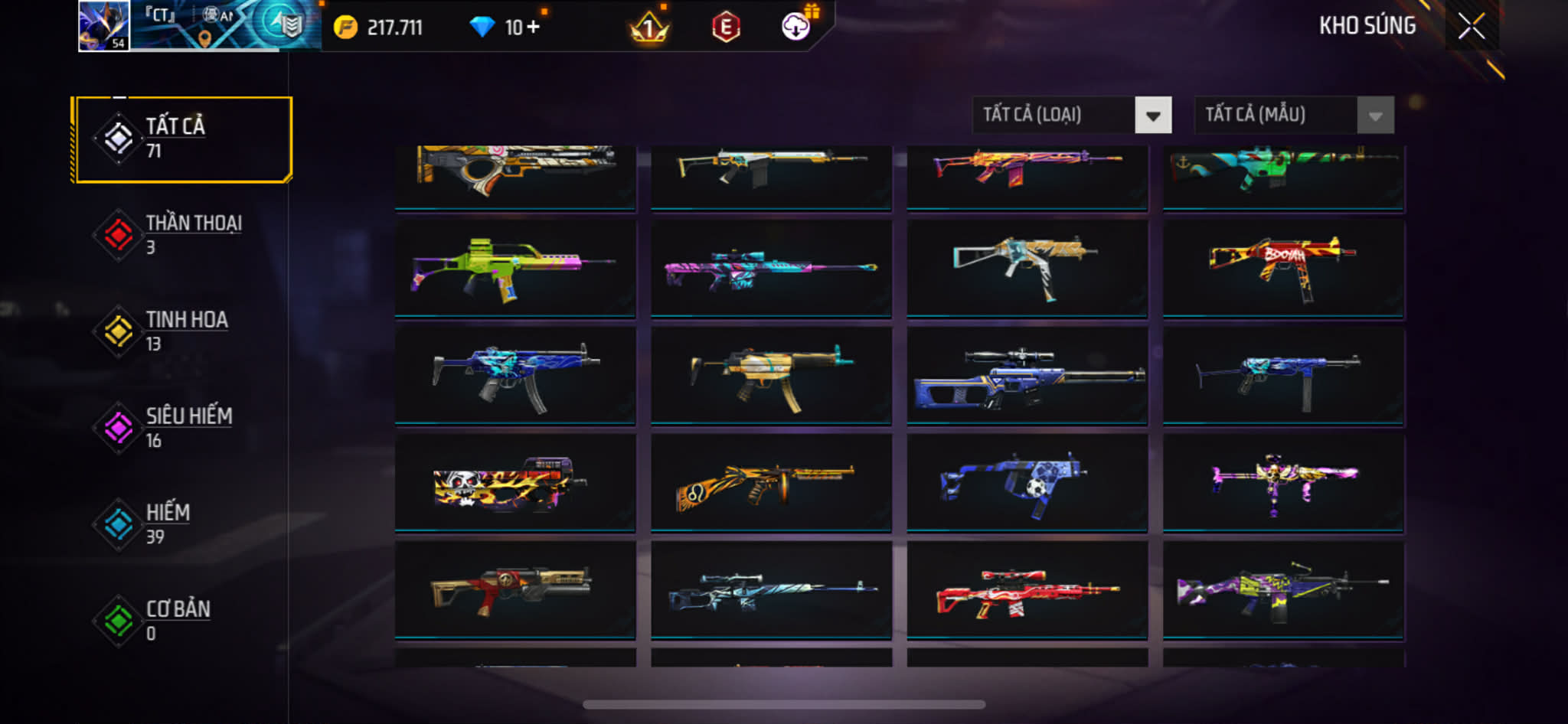Image resolution: width=1568 pixels, height=724 pixels.
Task: Choose the gold and teal MP5 skin
Action: pos(770,375)
